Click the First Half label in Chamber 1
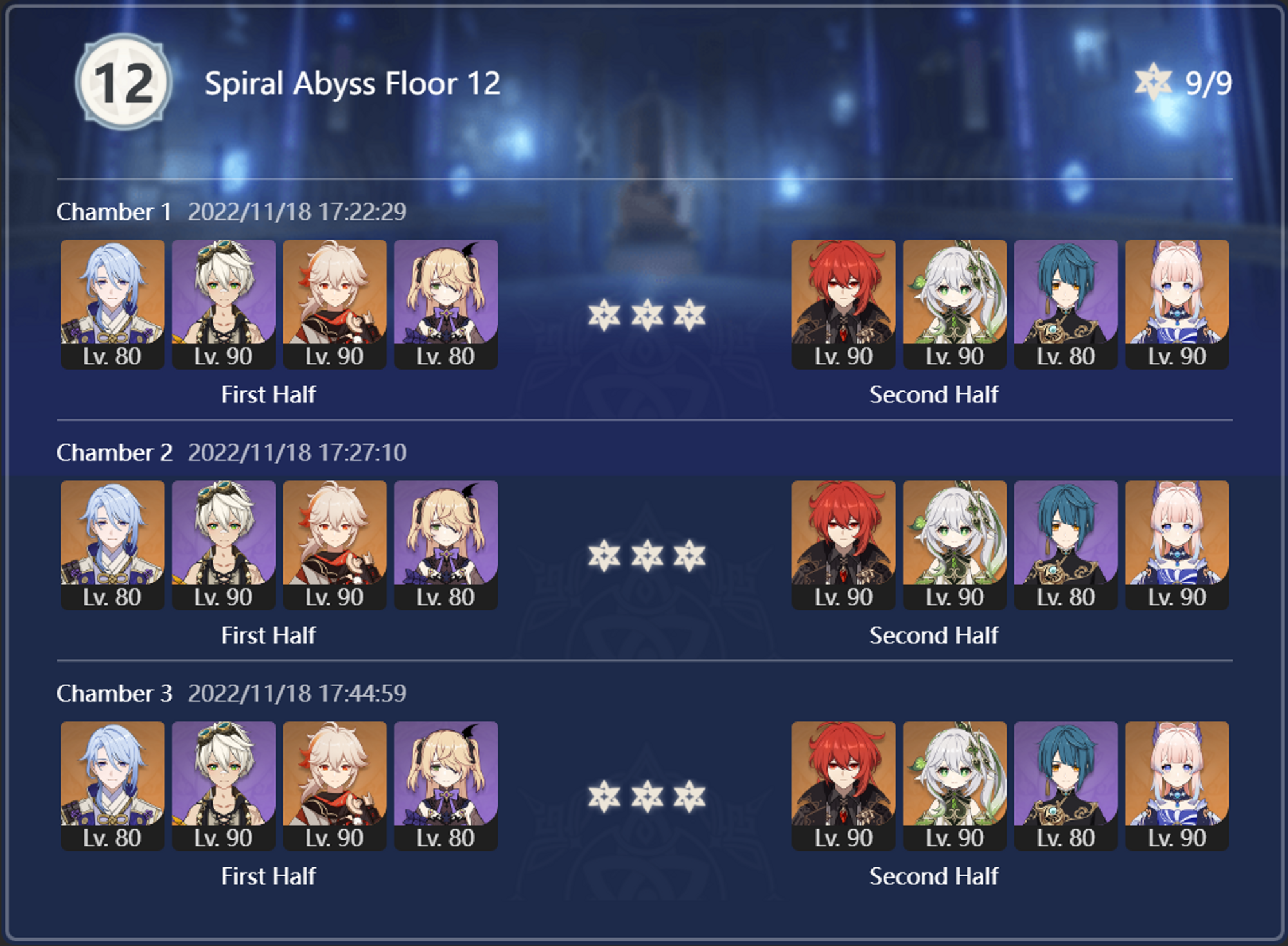This screenshot has height=946, width=1288. (x=269, y=395)
